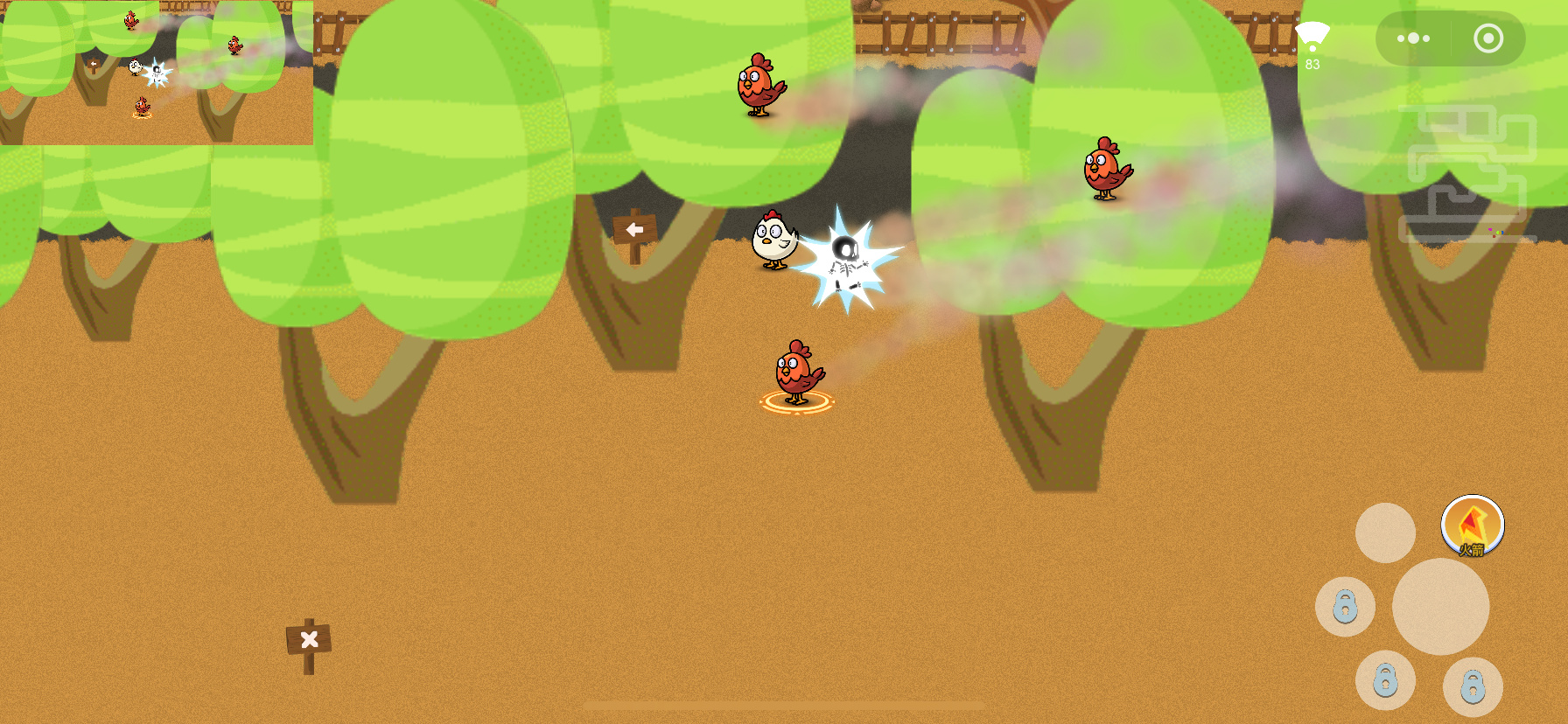Tap the large round action button
Screen dimensions: 1568x724
(x=1440, y=607)
